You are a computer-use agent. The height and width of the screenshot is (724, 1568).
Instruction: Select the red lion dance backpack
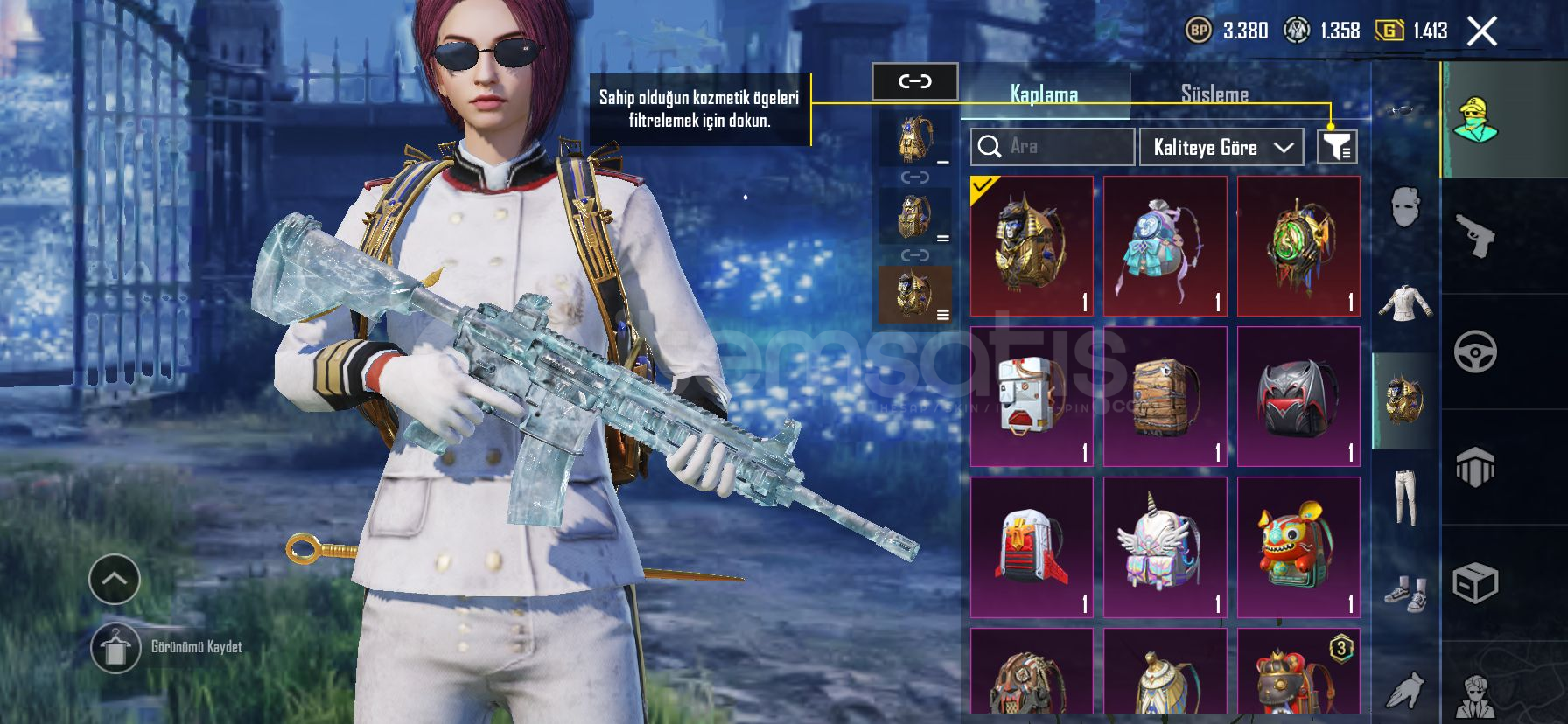click(x=1298, y=547)
